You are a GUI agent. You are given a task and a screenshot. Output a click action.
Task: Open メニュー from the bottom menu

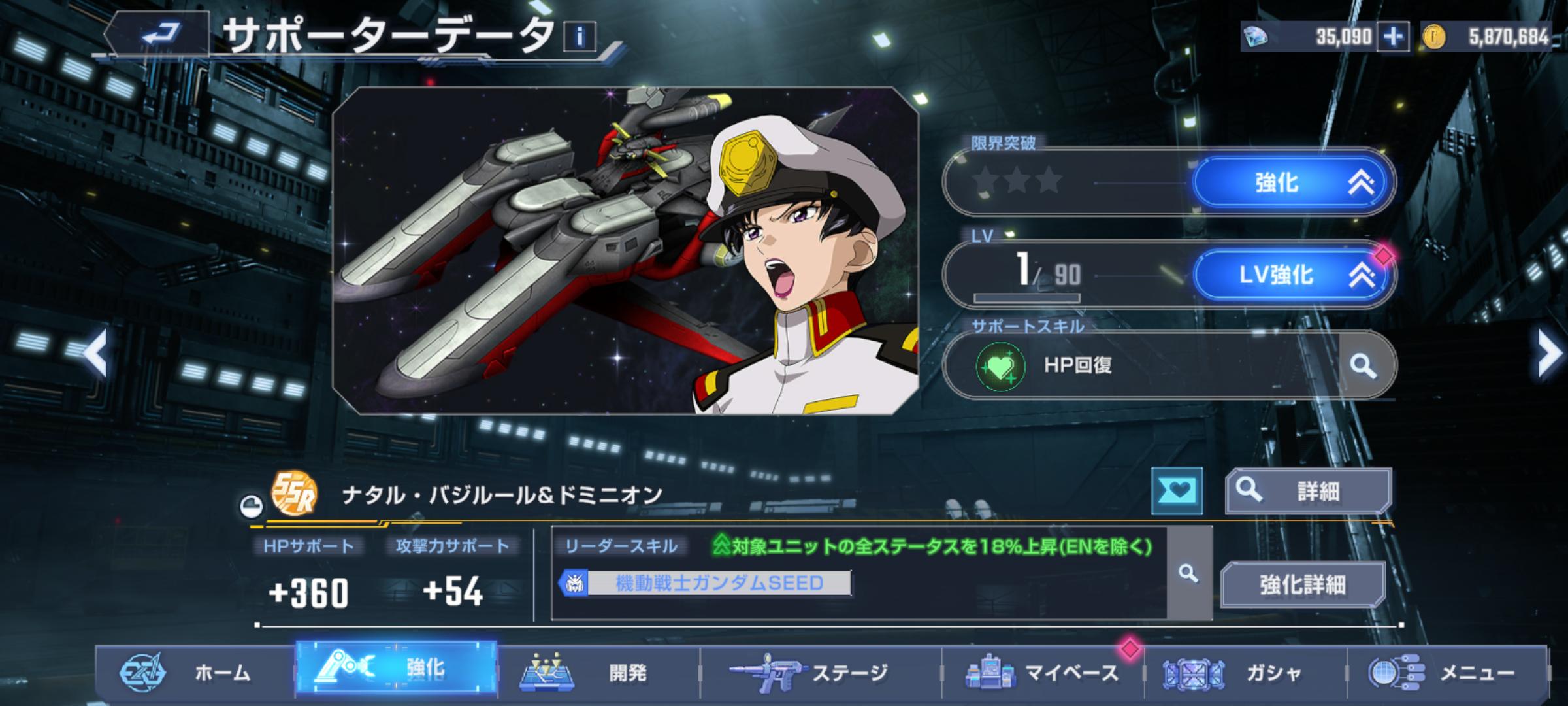point(1446,672)
